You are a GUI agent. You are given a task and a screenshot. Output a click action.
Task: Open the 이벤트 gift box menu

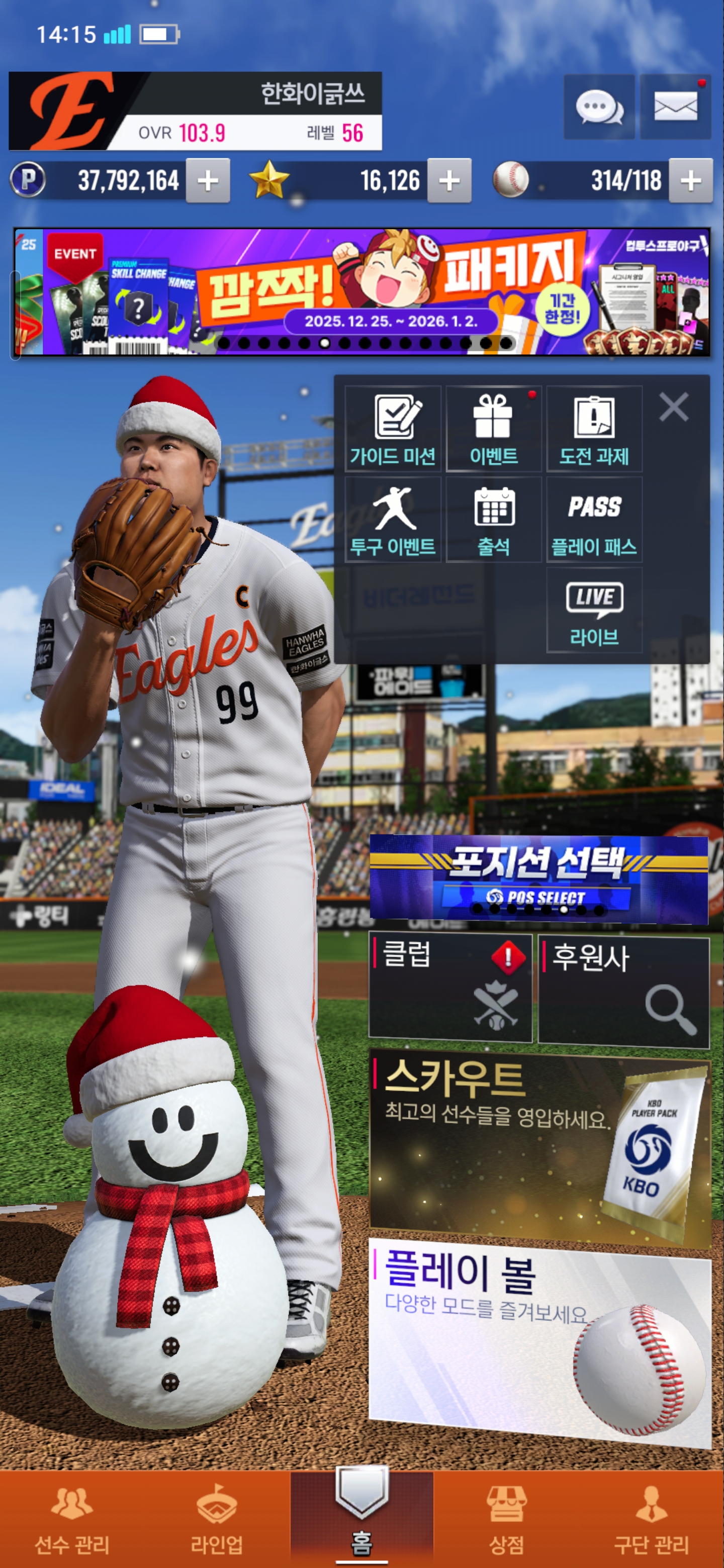(x=493, y=429)
